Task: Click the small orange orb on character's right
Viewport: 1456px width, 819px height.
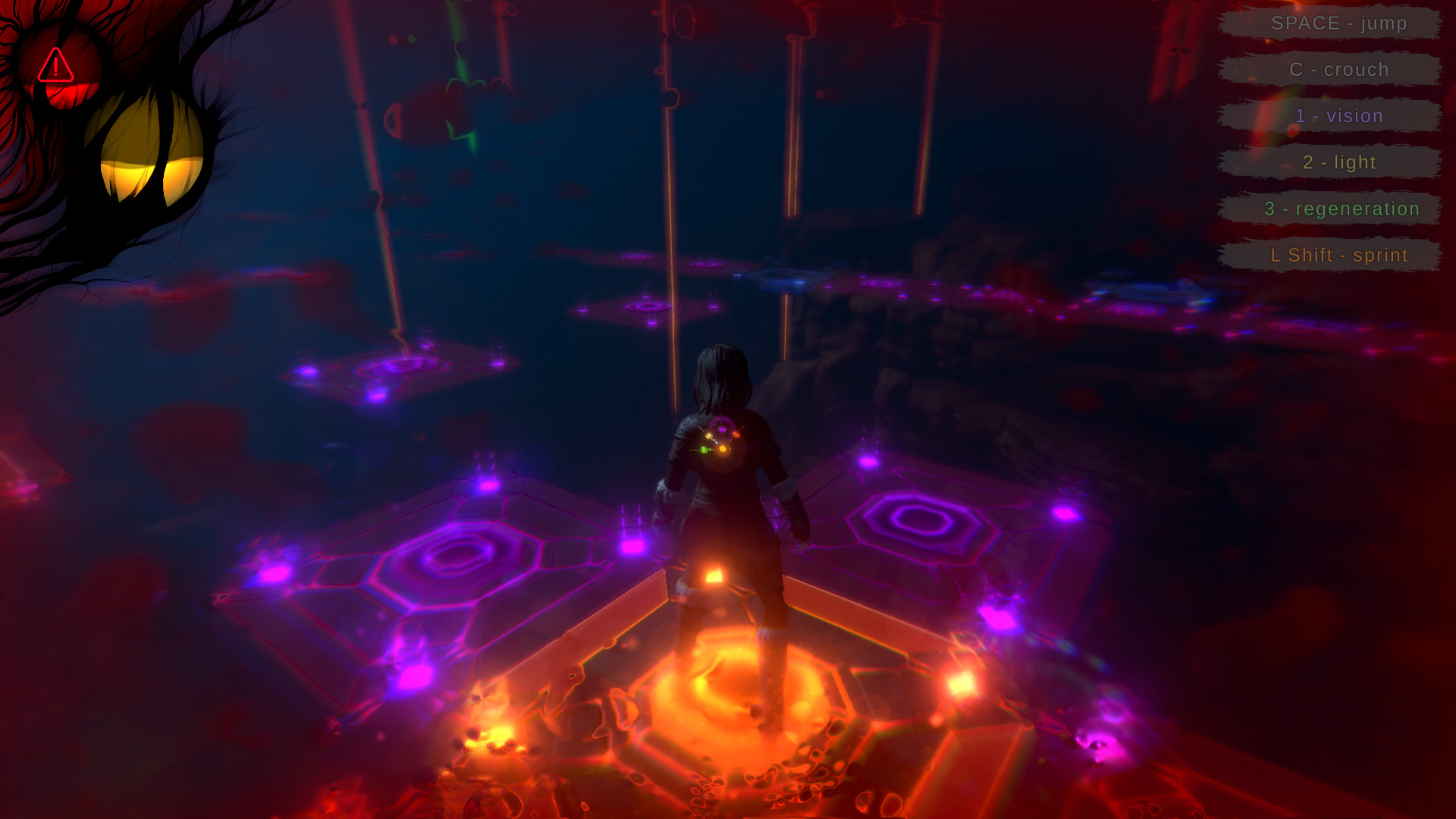Action: coord(736,435)
